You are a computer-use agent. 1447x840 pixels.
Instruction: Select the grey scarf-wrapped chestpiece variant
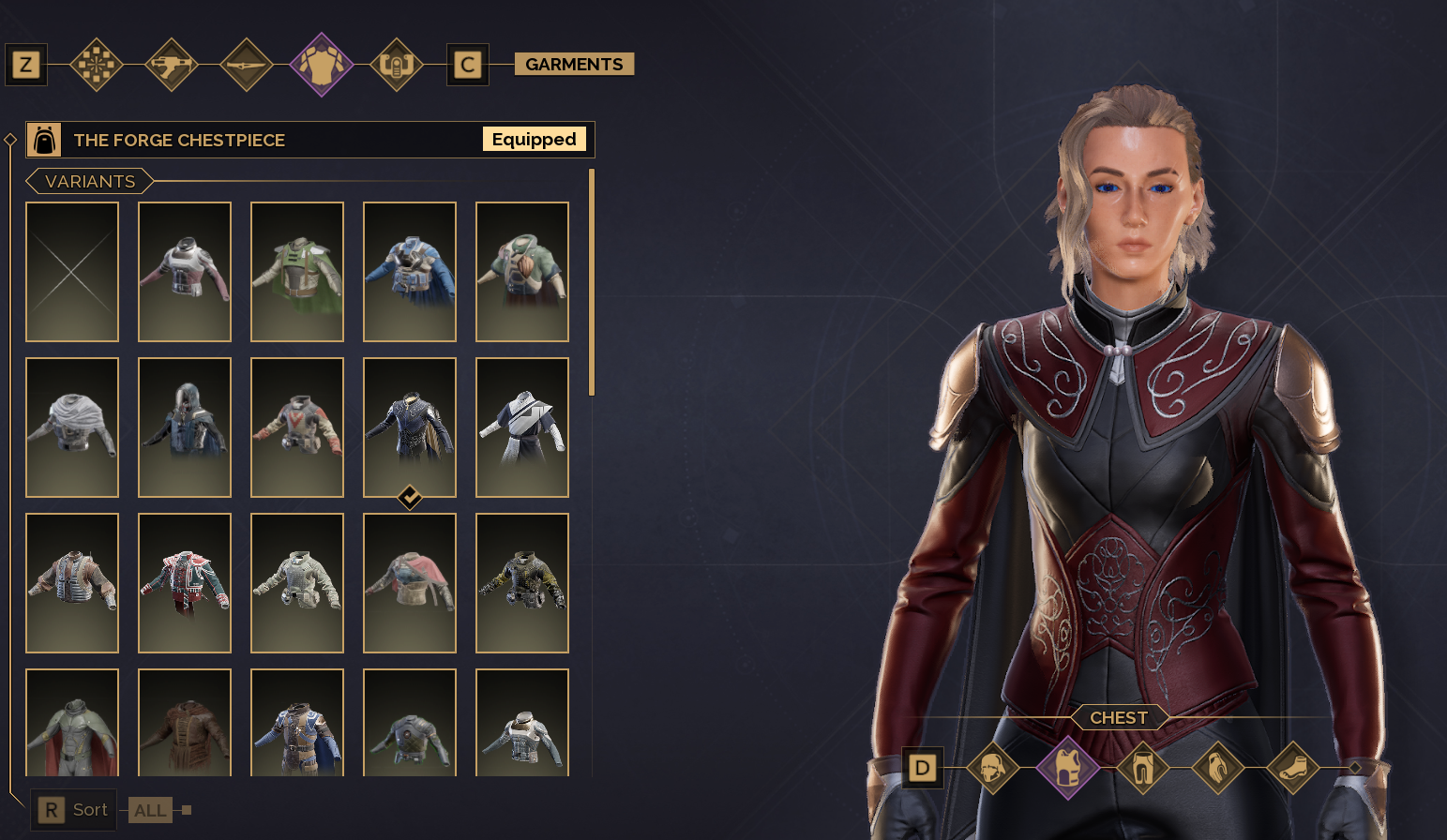tap(72, 427)
